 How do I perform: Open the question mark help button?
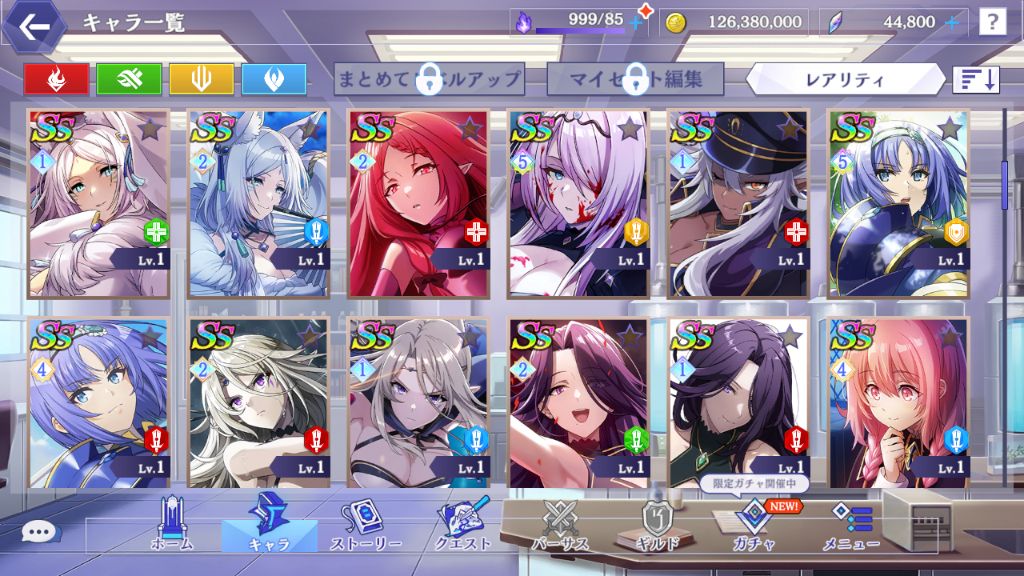click(x=992, y=21)
